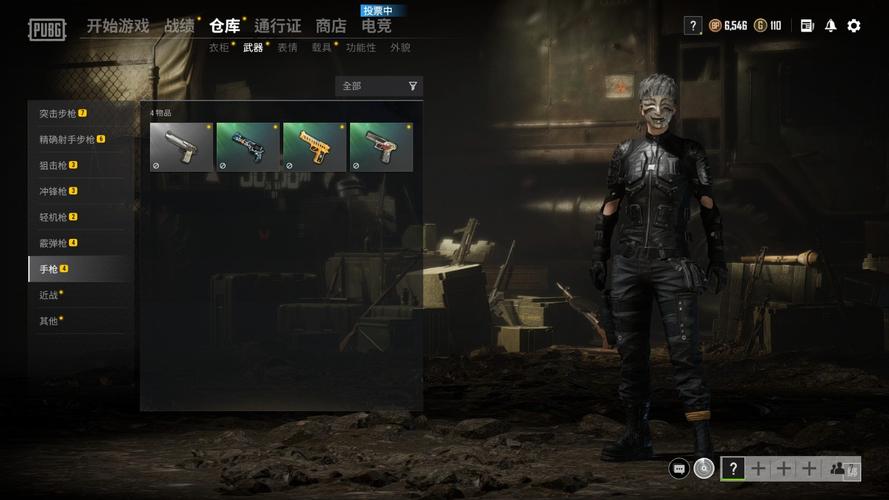889x500 pixels.
Task: Switch to the 战绩 tab
Action: click(179, 26)
